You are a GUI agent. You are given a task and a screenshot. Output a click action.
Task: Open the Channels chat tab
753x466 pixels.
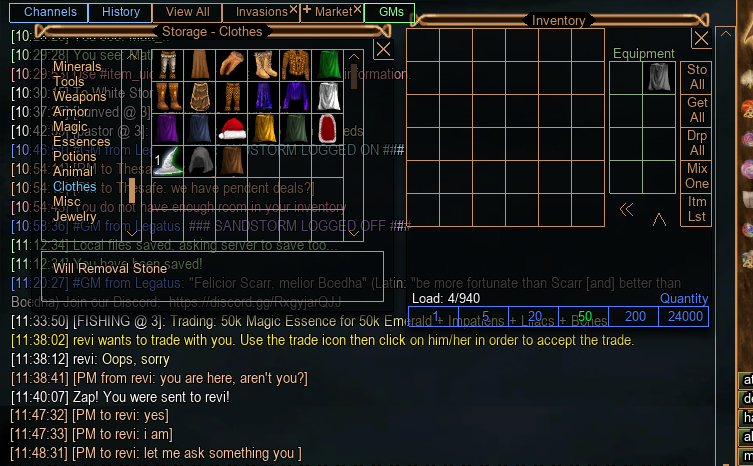click(50, 12)
